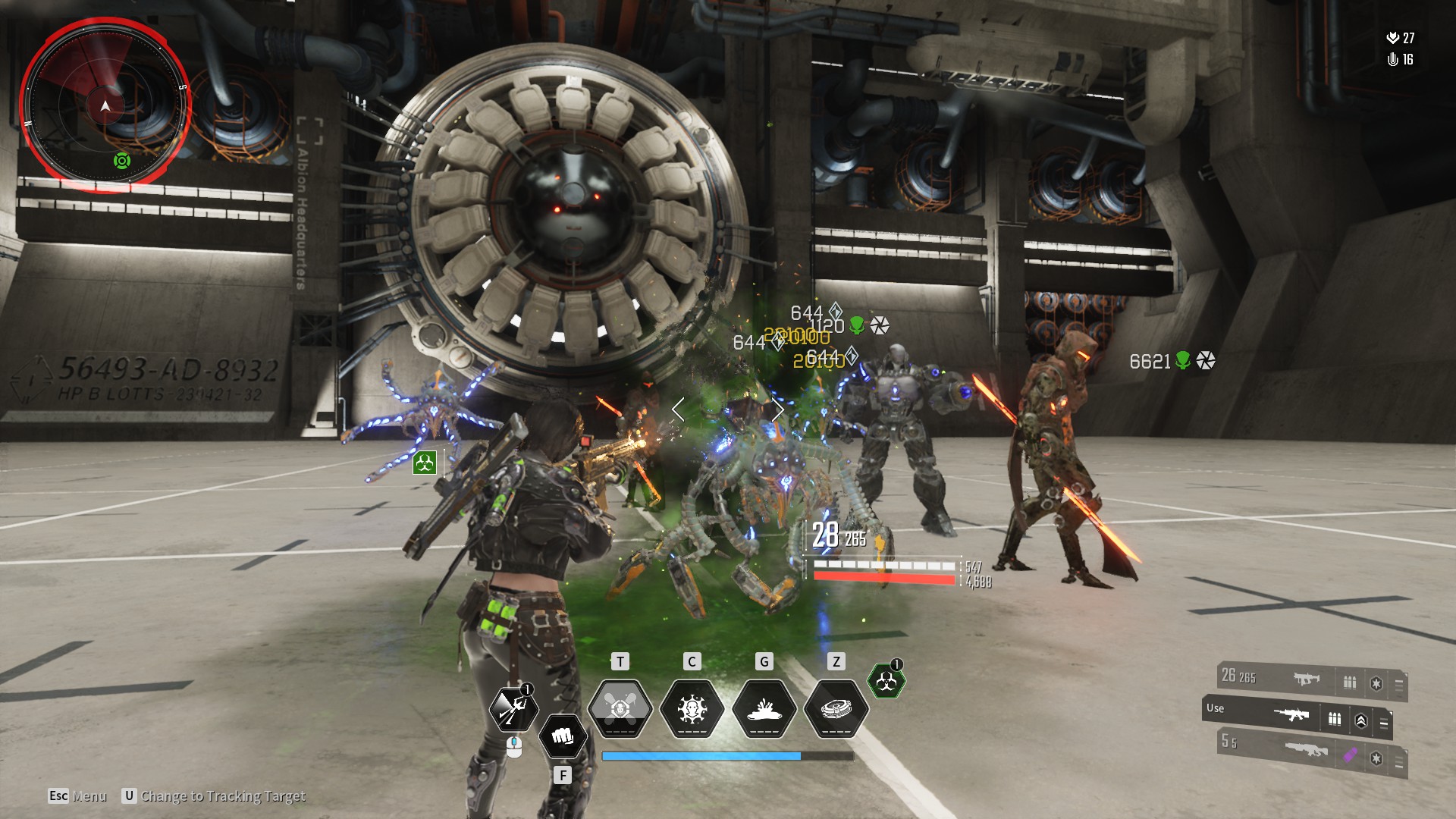The height and width of the screenshot is (819, 1456).
Task: Open the circular radar minimap
Action: (x=105, y=105)
